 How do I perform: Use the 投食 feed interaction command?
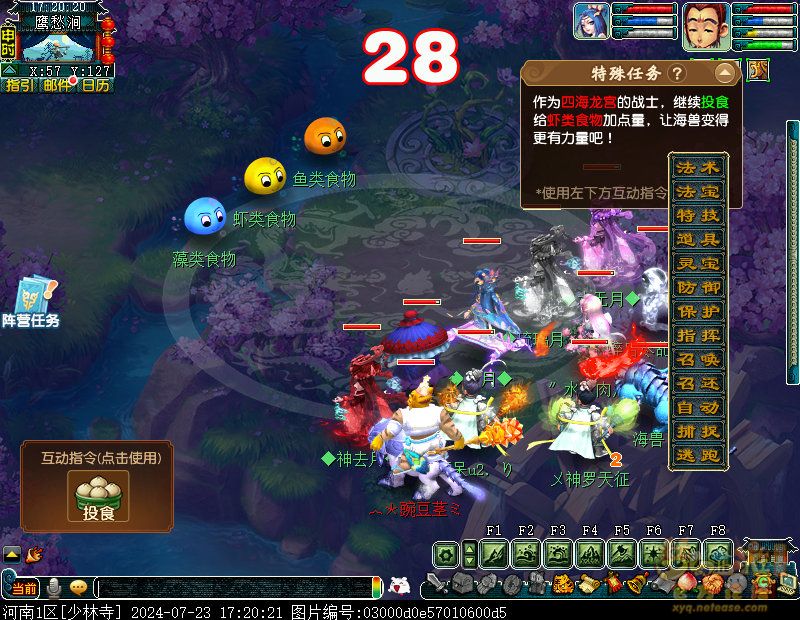point(97,496)
